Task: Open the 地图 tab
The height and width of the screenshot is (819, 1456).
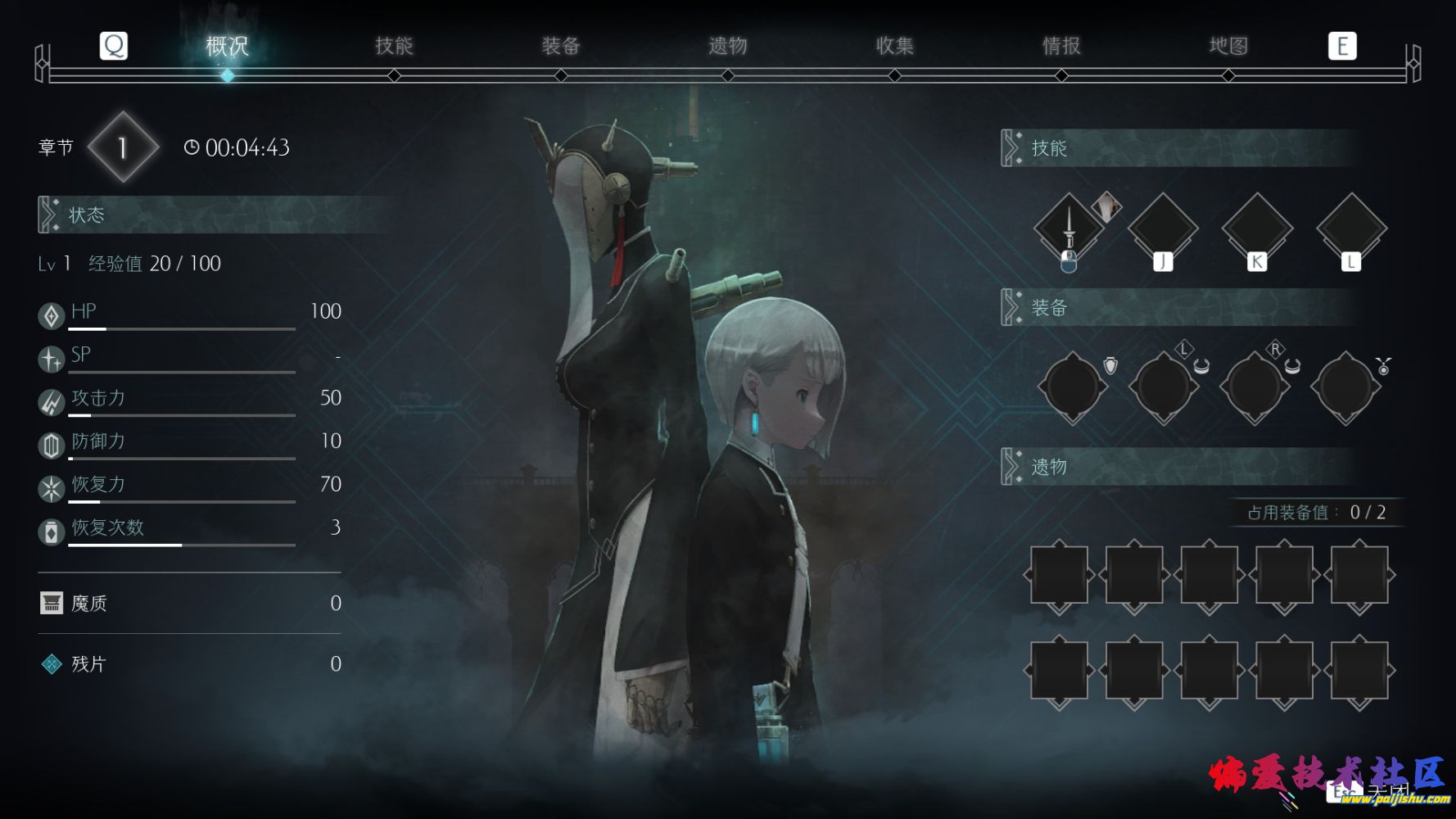Action: [x=1228, y=46]
